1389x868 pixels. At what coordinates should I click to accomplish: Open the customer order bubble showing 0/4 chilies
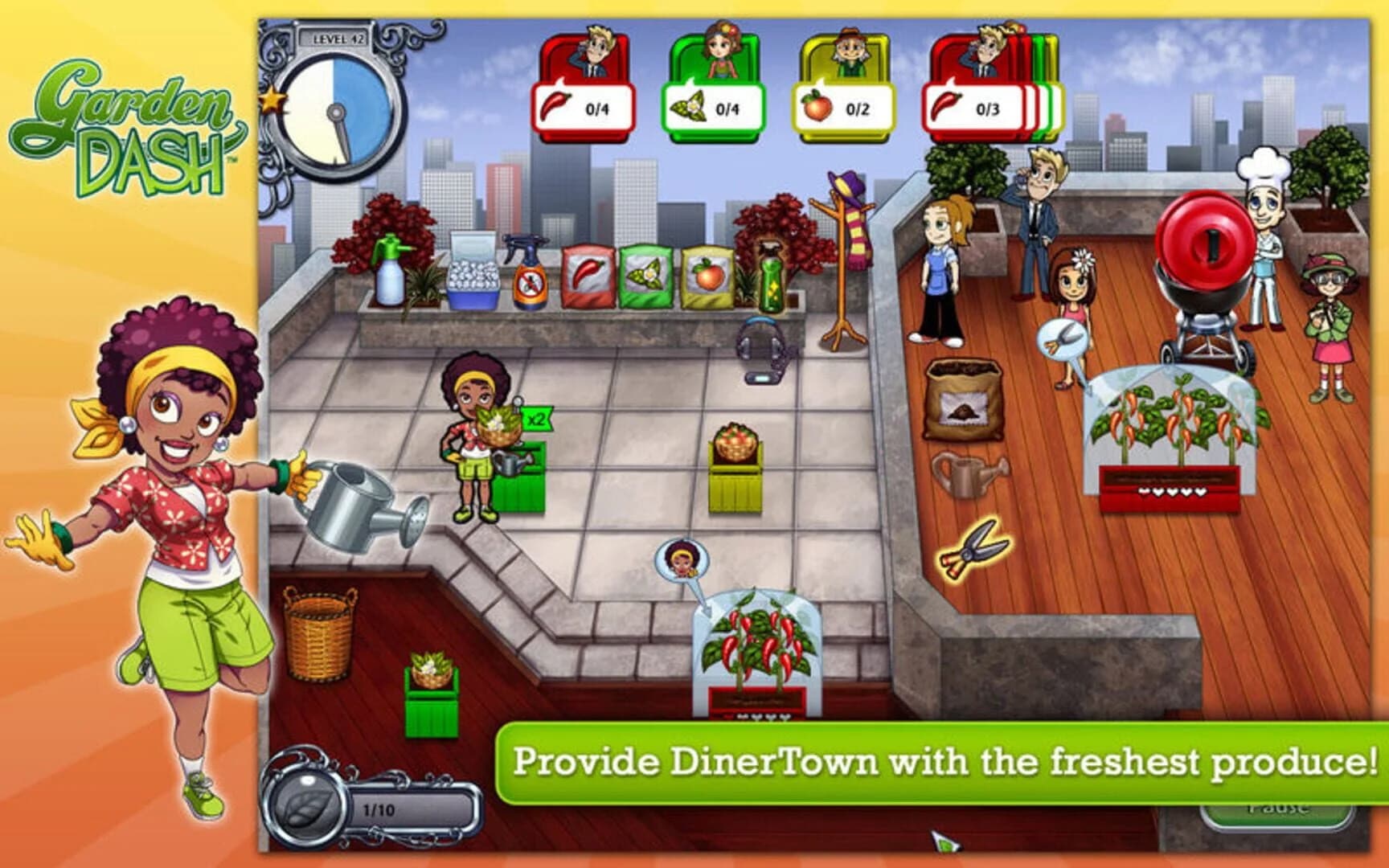[583, 104]
